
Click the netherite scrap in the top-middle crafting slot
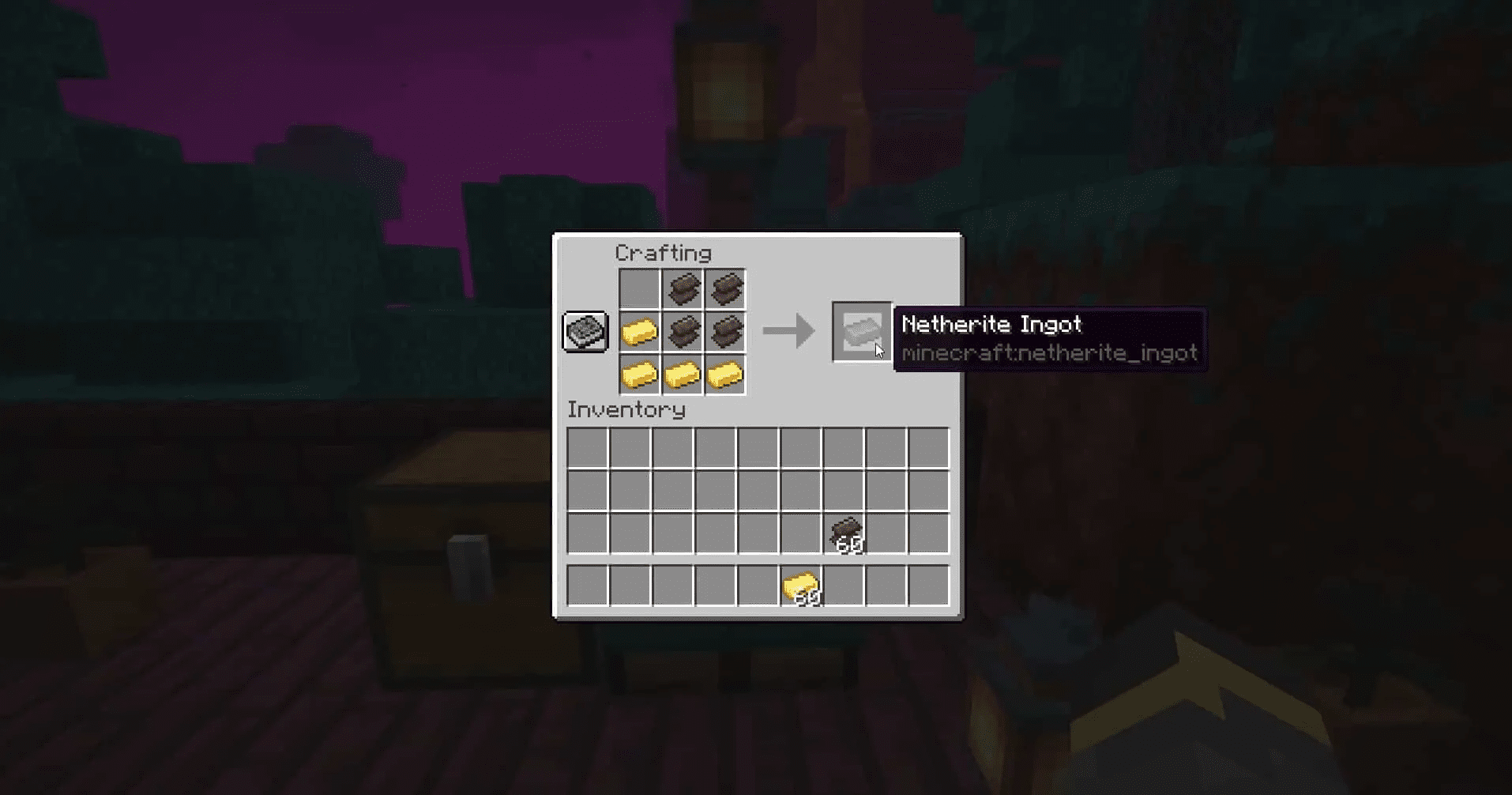tap(683, 289)
